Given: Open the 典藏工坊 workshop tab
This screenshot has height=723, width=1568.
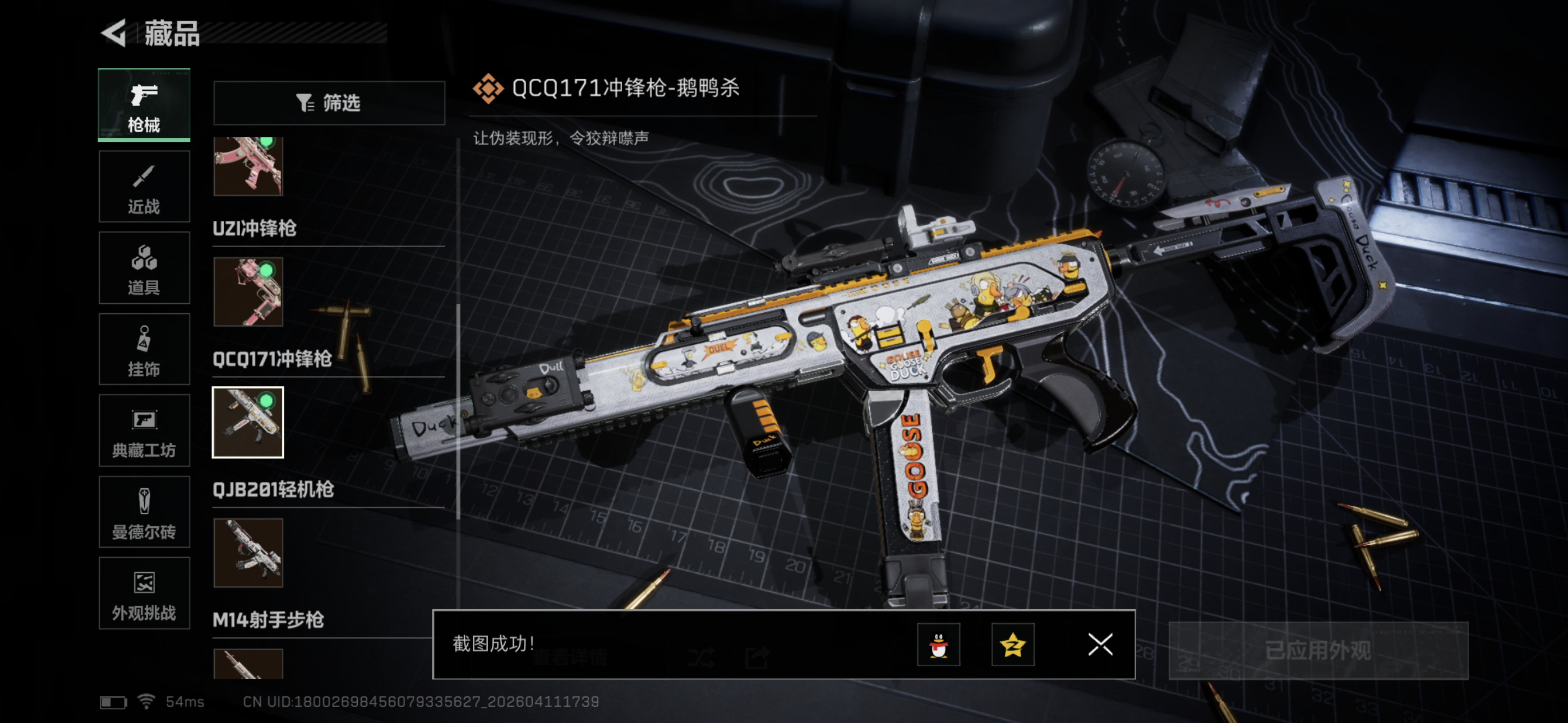Looking at the screenshot, I should 144,432.
